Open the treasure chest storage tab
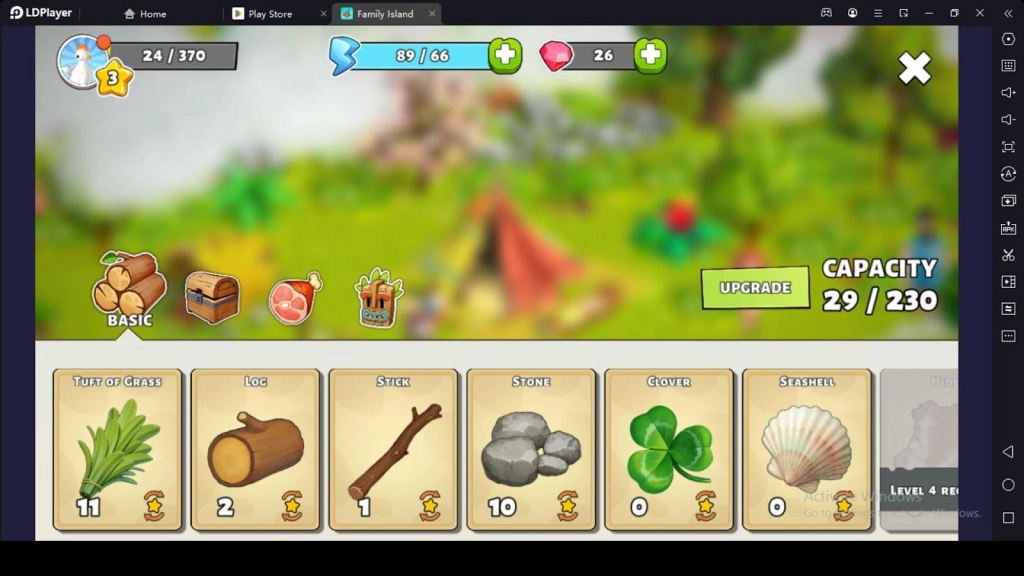Screen dimensions: 1024x576 pyautogui.click(x=212, y=298)
